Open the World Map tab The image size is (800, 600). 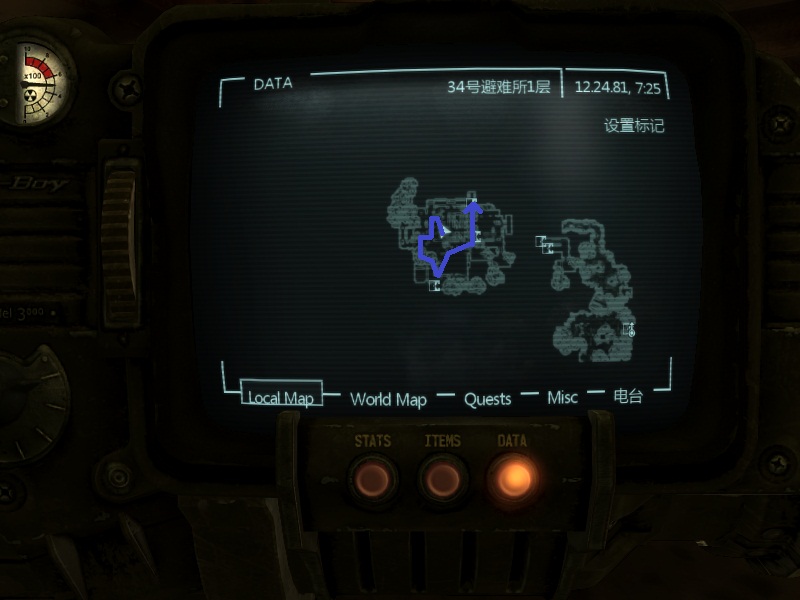[x=388, y=399]
